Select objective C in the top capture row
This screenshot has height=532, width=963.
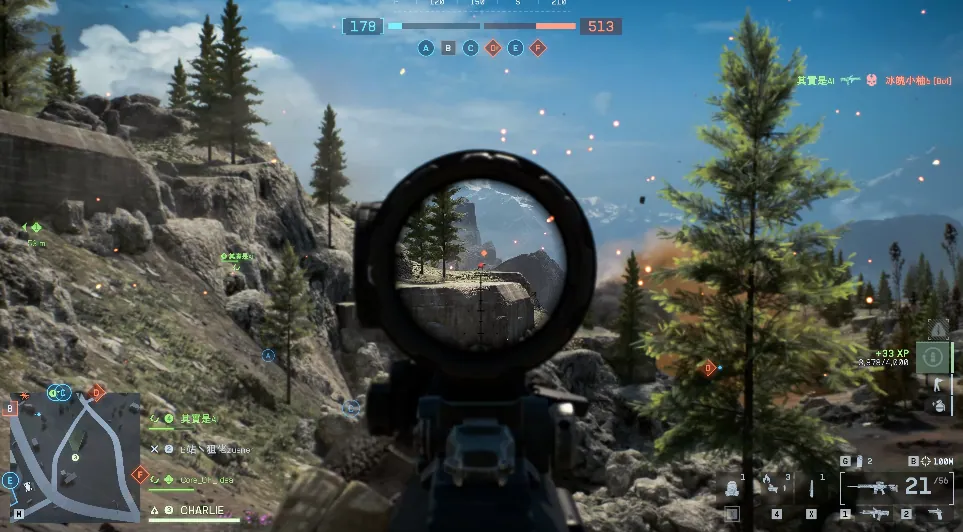(x=471, y=47)
